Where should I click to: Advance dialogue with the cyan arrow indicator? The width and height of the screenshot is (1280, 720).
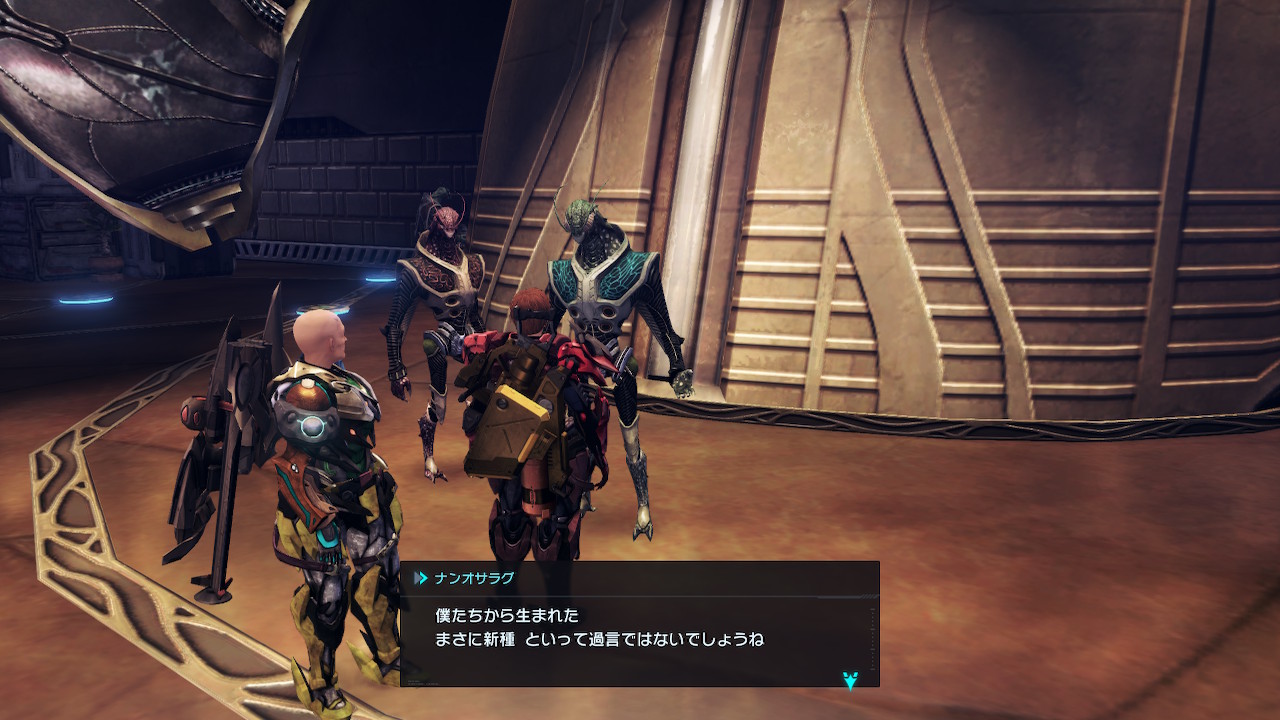(x=850, y=681)
